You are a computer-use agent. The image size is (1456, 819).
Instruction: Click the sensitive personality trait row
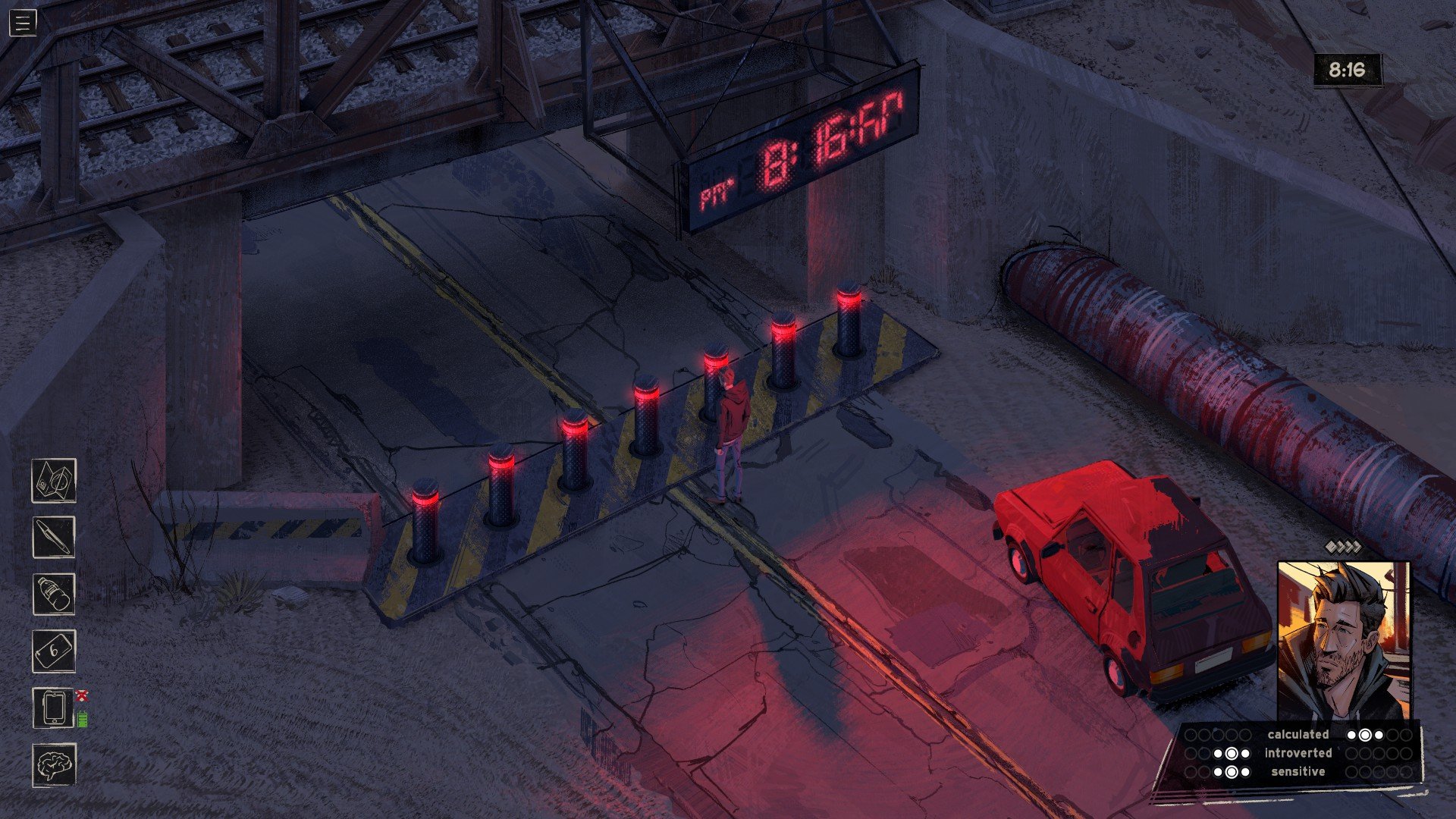point(1298,772)
